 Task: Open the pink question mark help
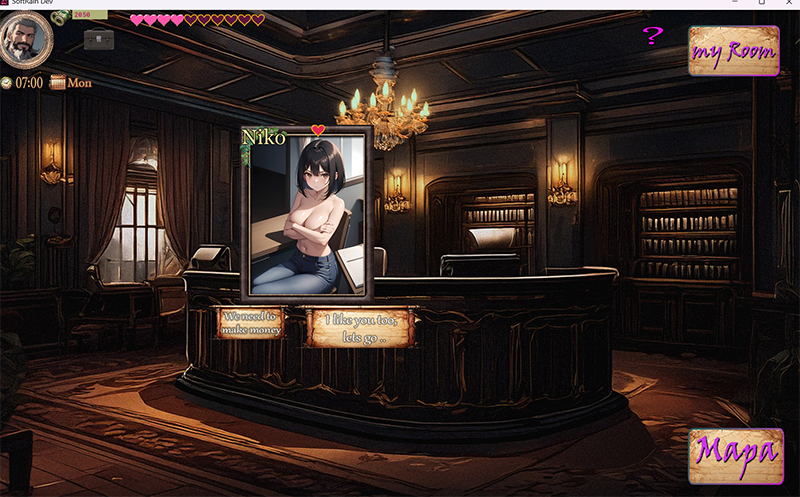652,37
